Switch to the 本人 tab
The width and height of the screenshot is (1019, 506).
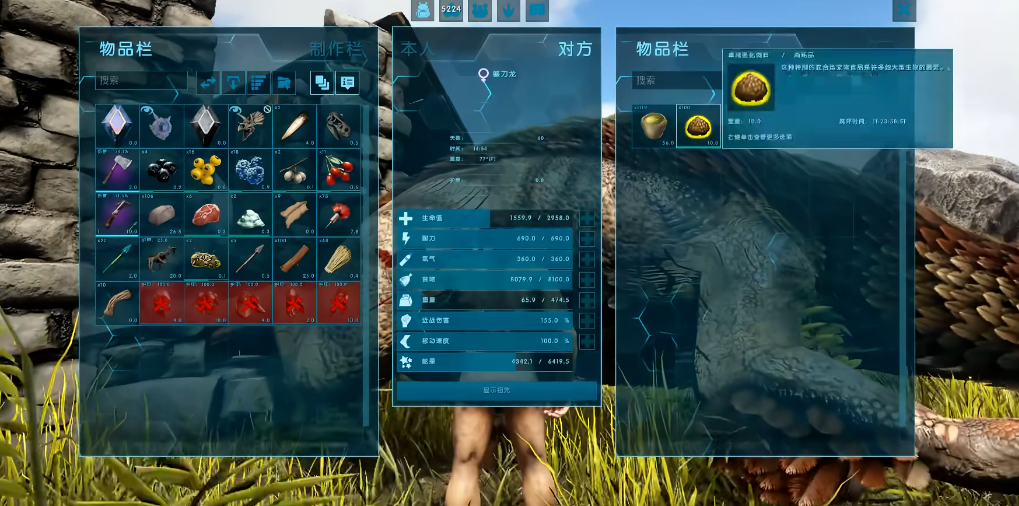coord(418,49)
